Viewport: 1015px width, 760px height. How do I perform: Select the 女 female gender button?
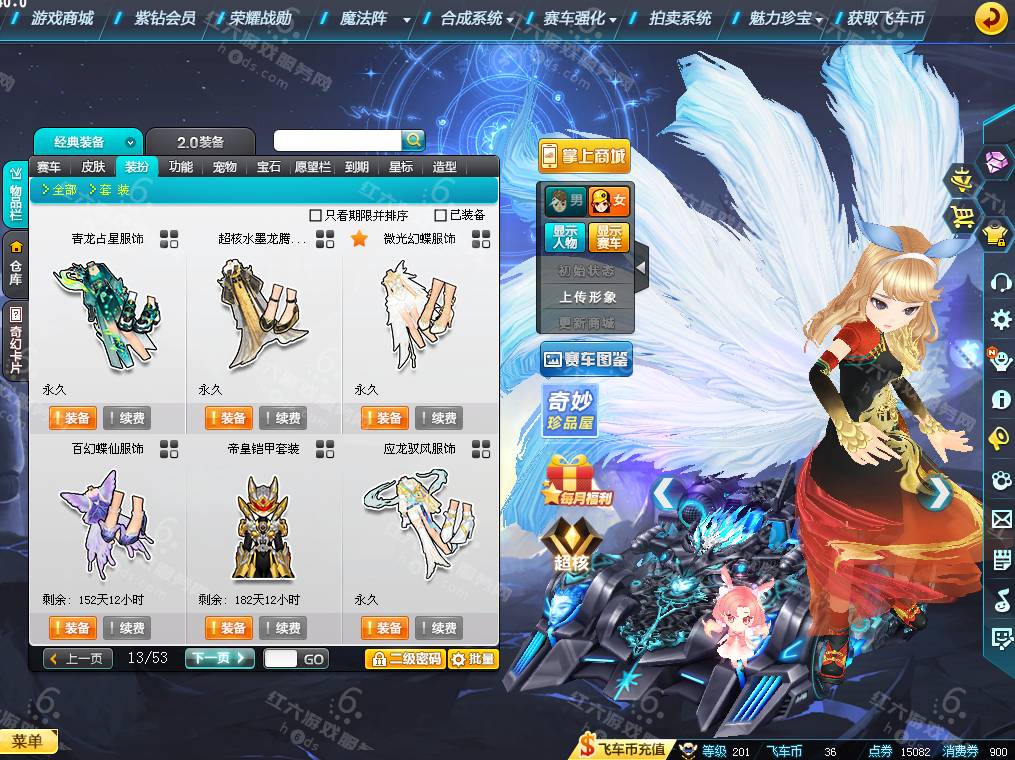608,202
